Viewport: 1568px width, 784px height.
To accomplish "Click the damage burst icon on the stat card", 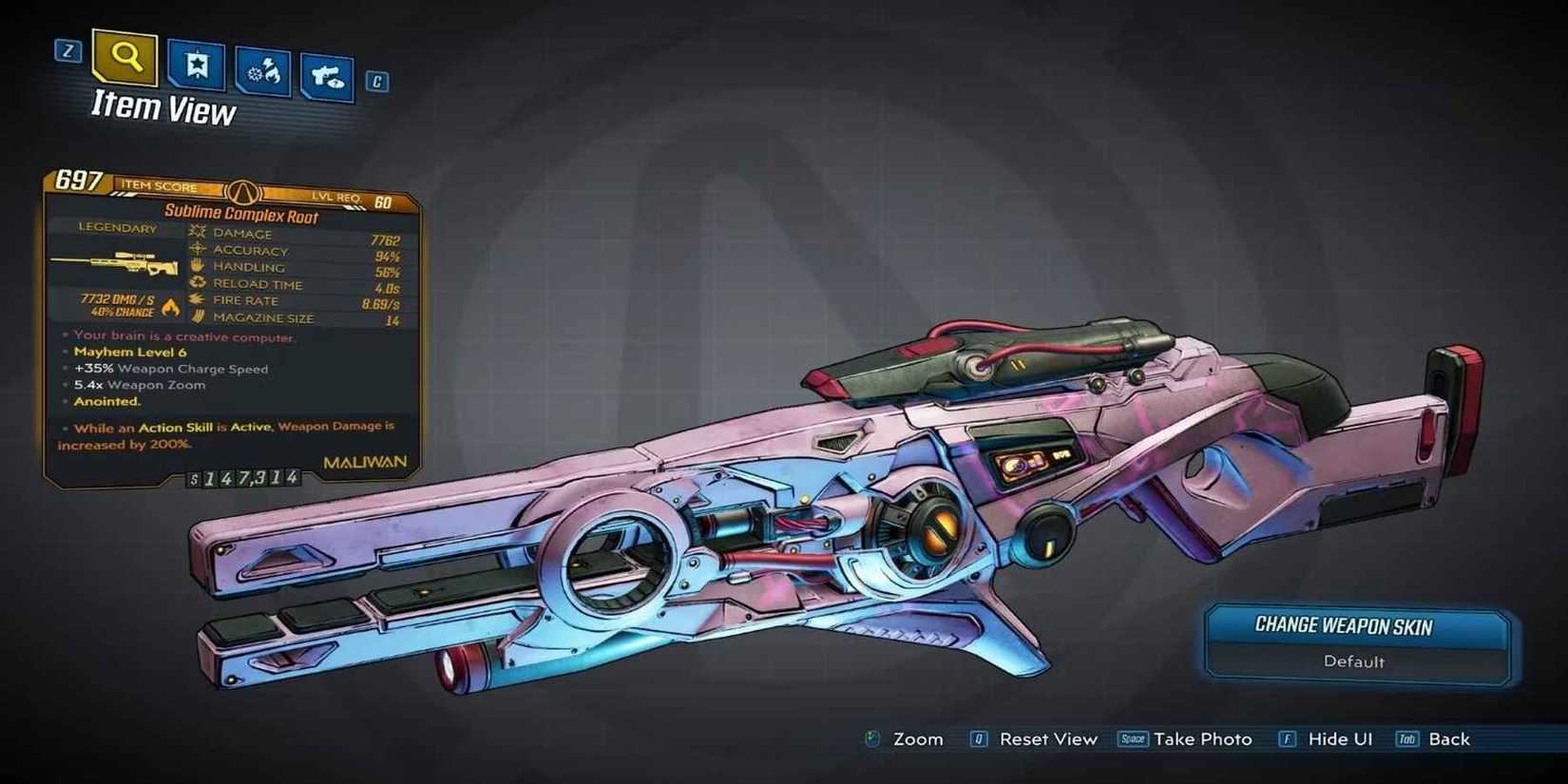I will 197,231.
